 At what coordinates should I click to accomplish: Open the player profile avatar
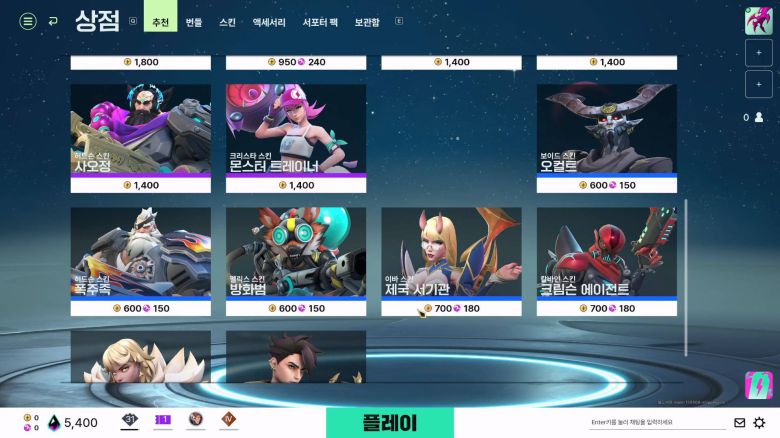click(757, 21)
